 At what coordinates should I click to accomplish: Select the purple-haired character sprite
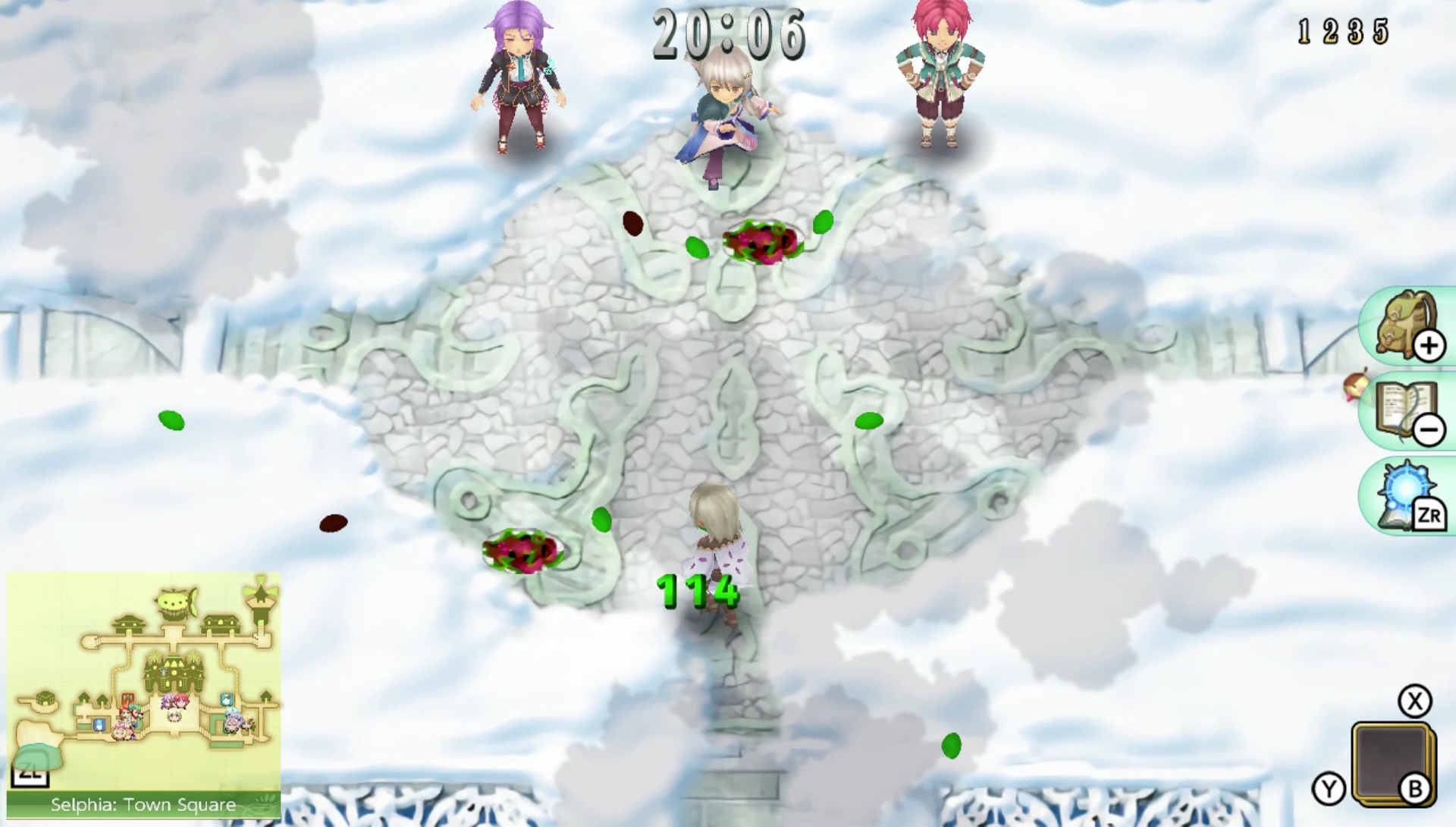tap(521, 76)
